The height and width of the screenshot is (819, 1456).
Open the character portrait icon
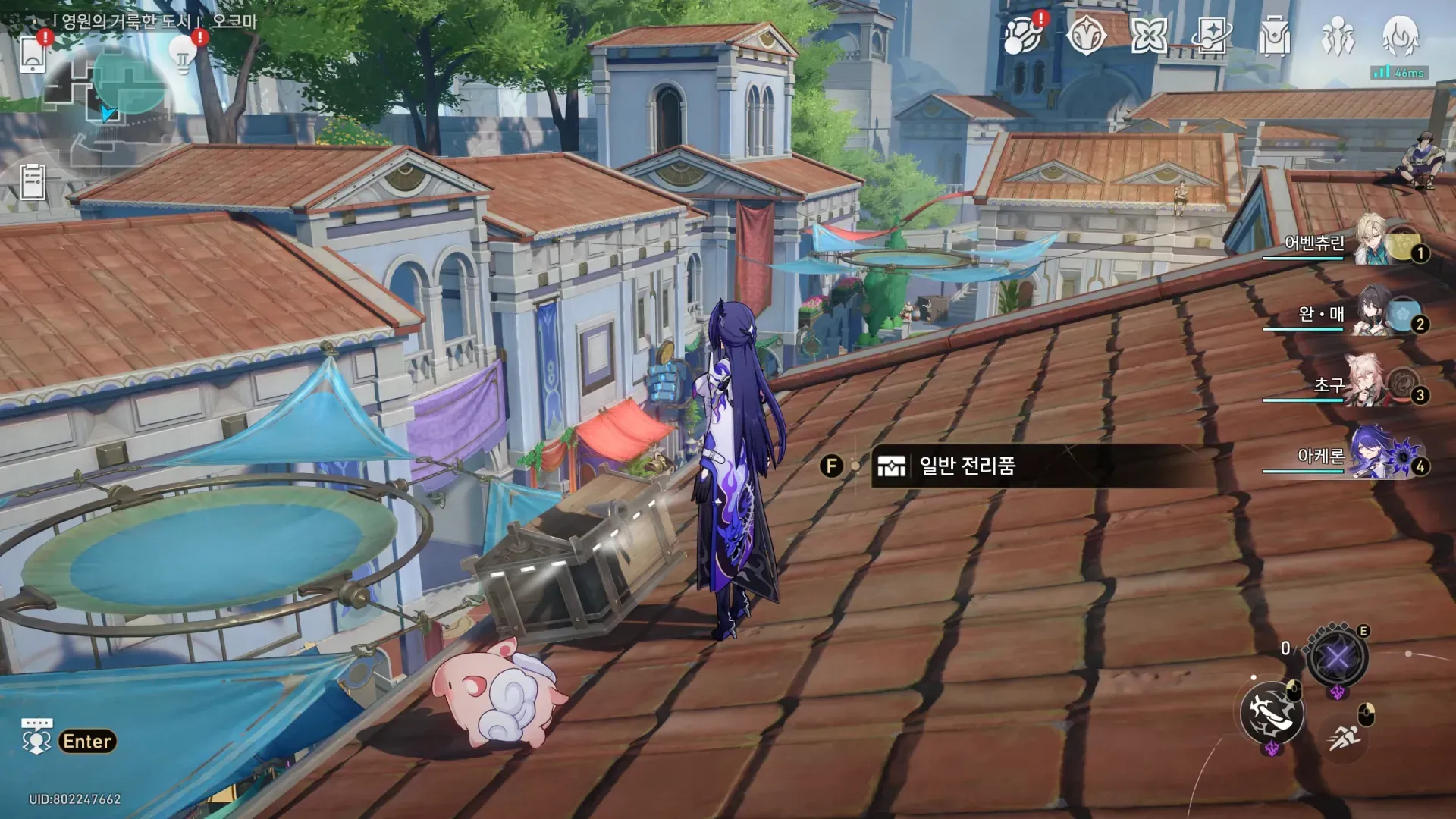pos(1400,35)
